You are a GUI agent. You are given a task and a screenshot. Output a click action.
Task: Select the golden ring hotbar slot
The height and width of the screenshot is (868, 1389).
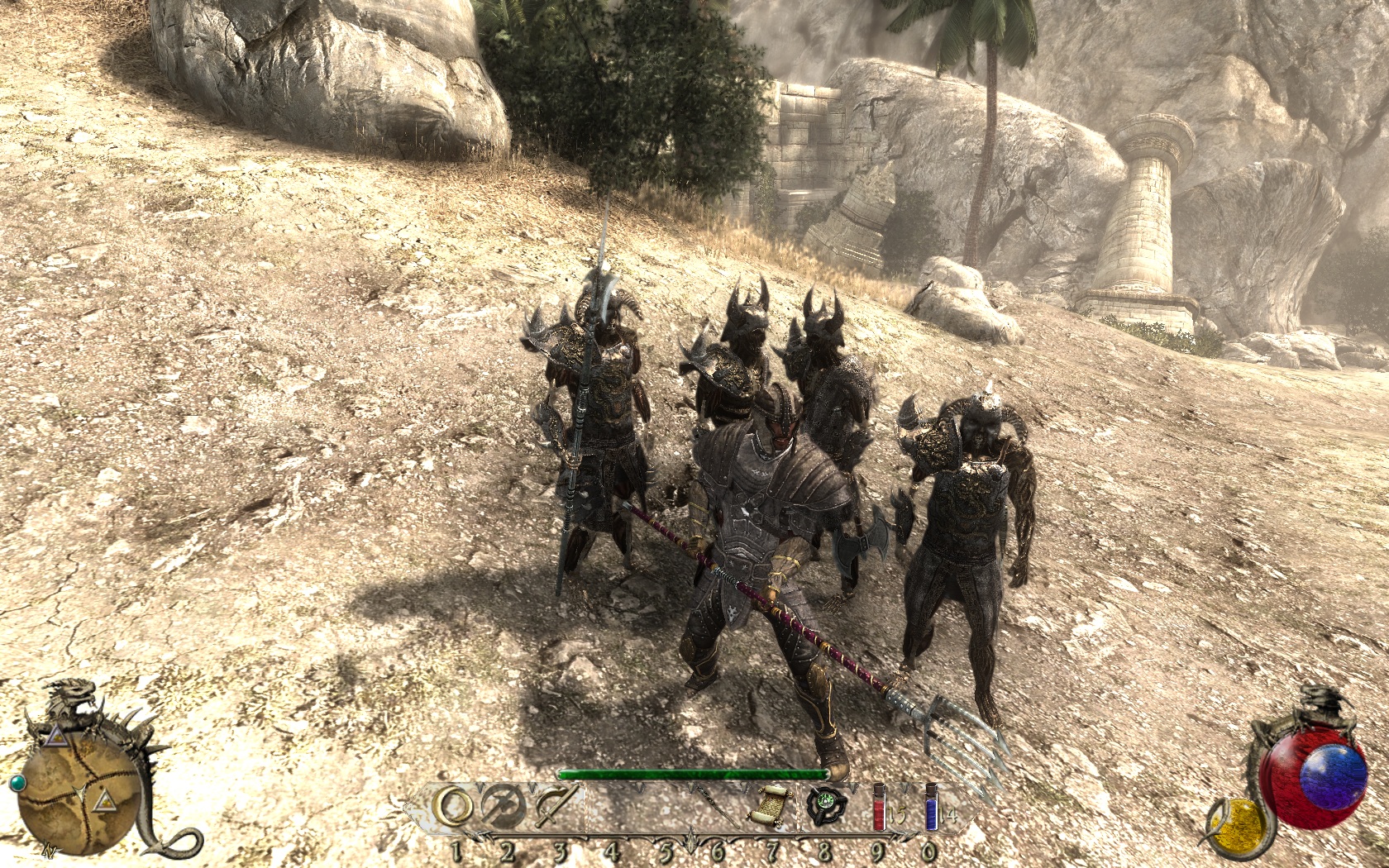[x=454, y=806]
